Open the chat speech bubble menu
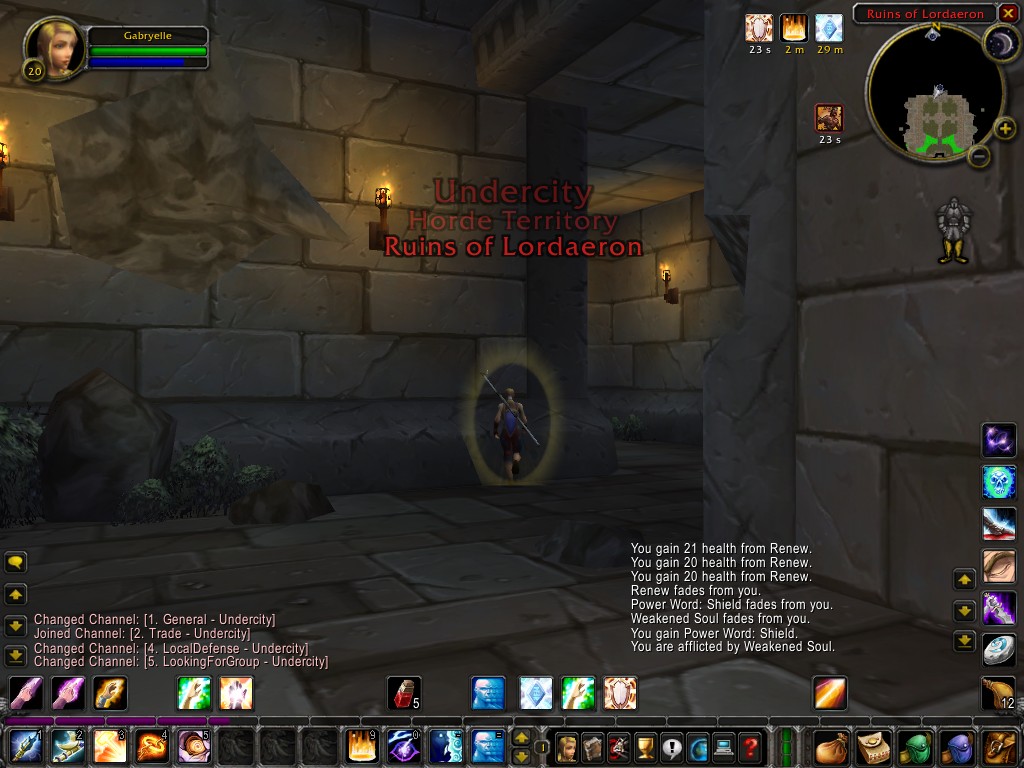This screenshot has height=768, width=1024. click(x=16, y=562)
